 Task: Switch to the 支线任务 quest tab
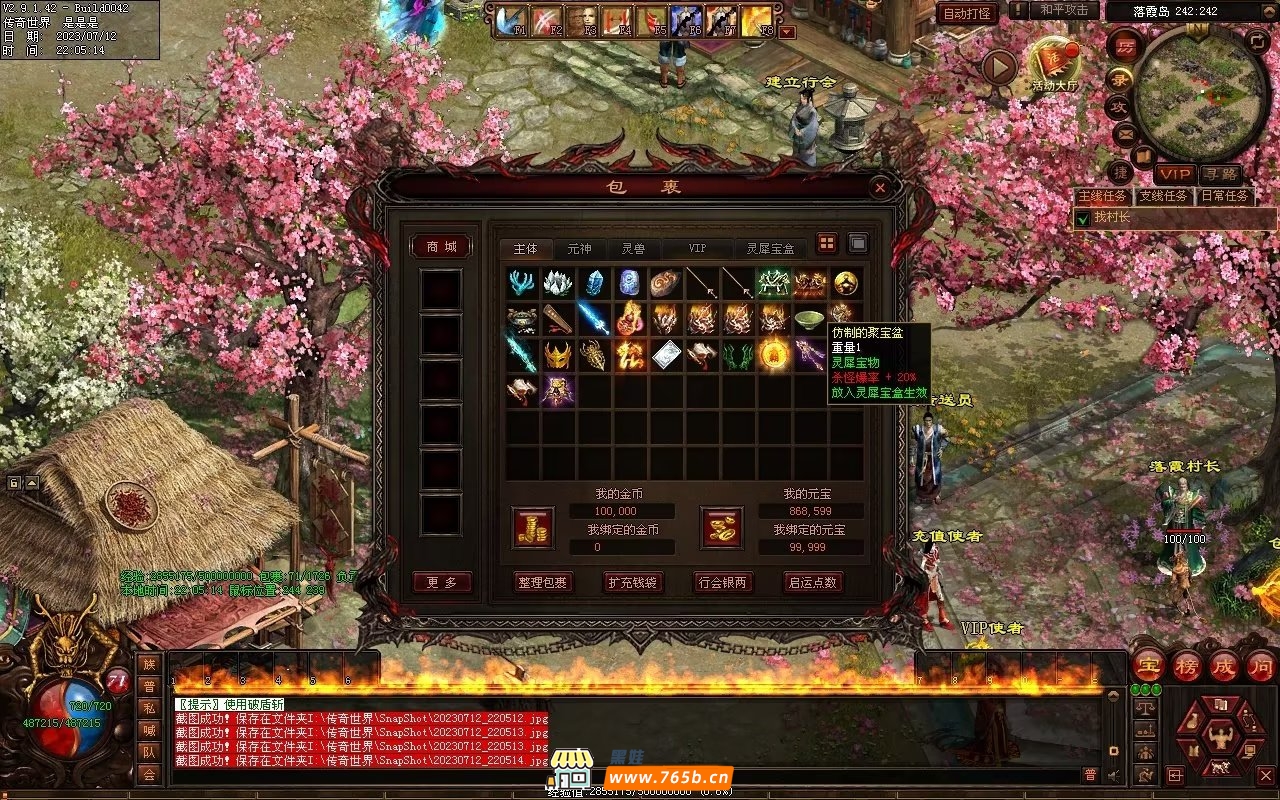(x=1165, y=196)
